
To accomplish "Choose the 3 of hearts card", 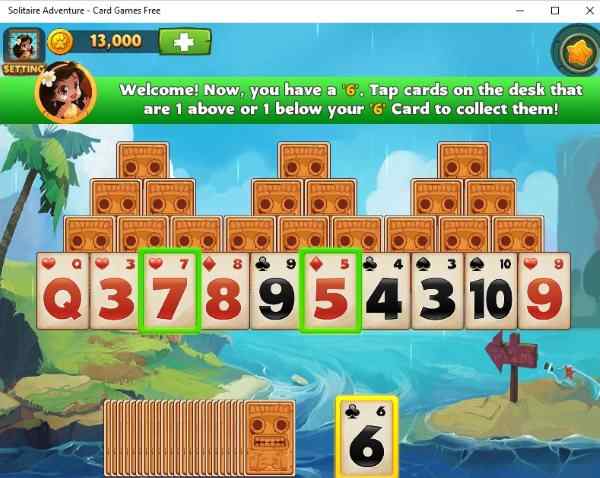I will tap(116, 292).
